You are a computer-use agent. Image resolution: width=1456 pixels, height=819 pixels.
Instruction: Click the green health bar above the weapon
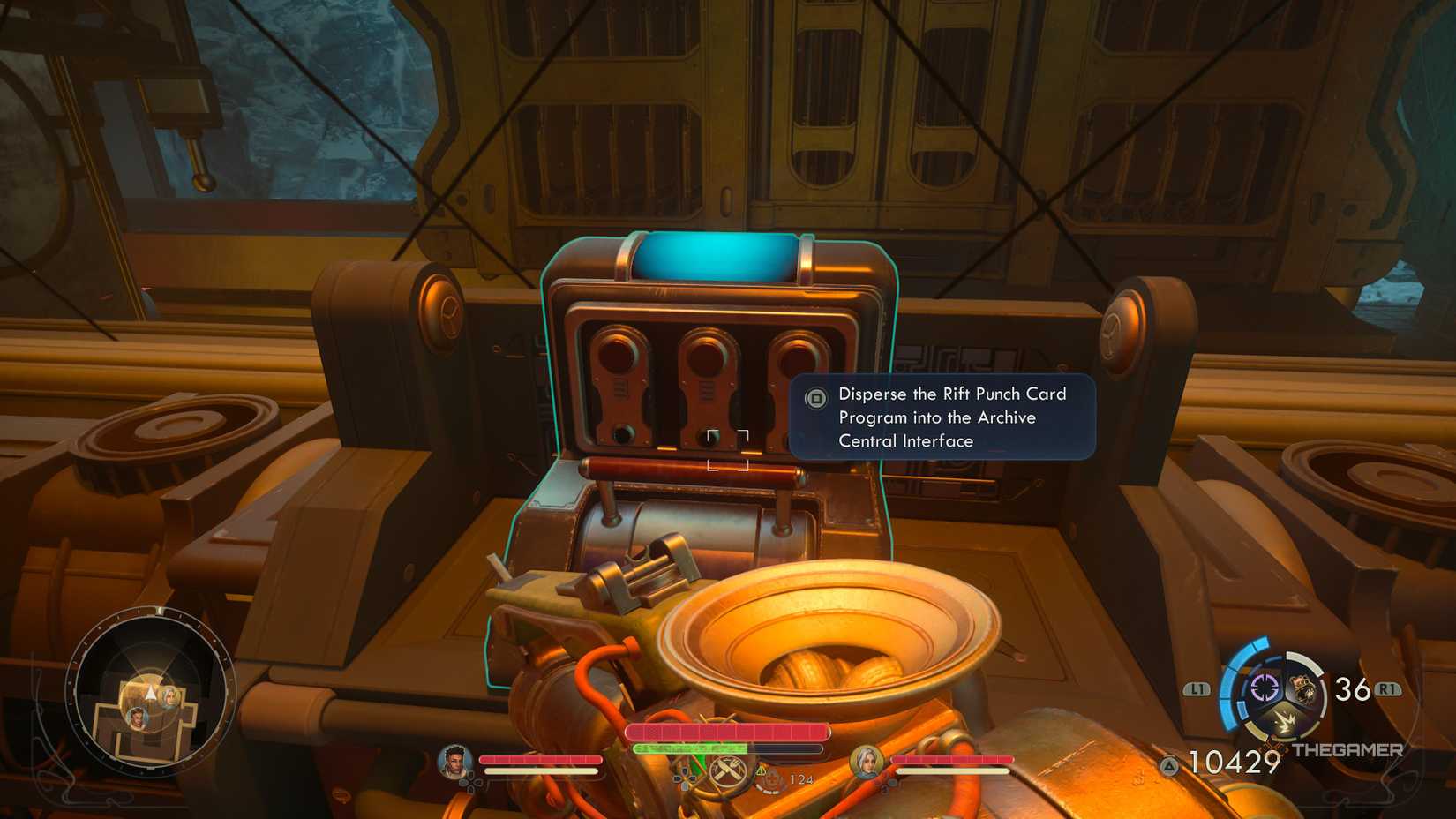[690, 749]
